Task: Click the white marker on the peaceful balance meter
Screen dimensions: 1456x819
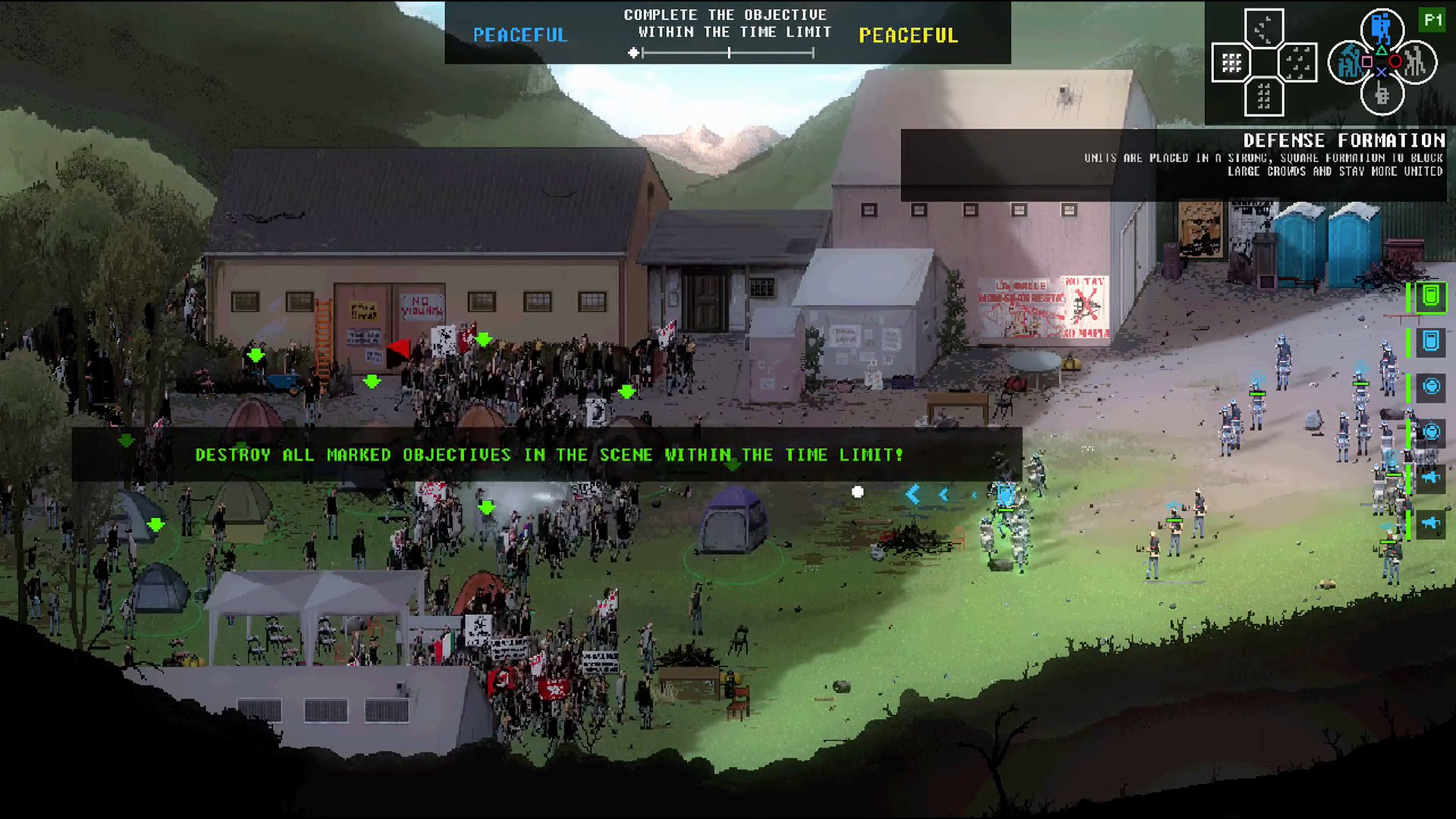Action: click(632, 52)
